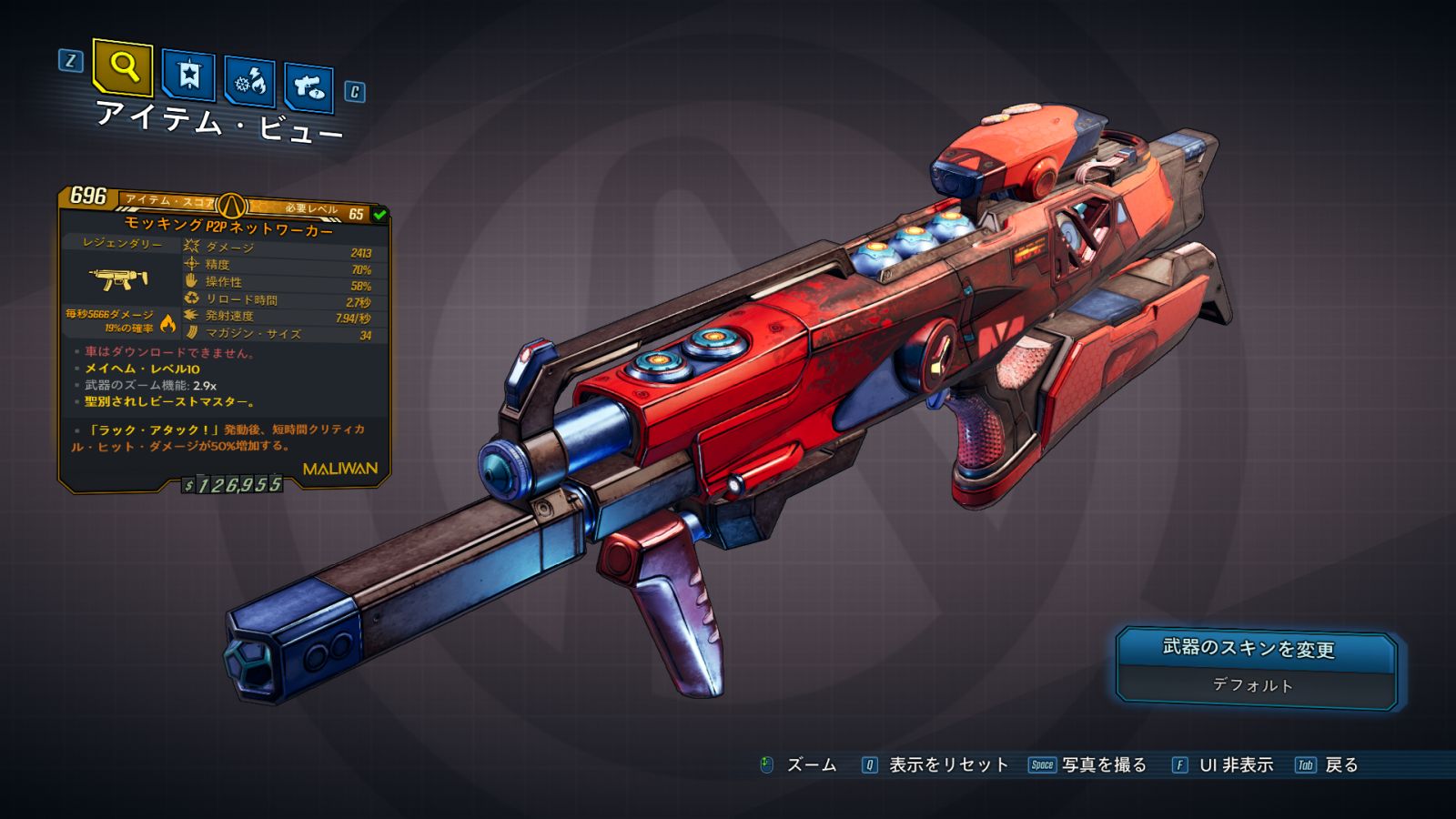Switch to the star badge favorite tab
This screenshot has width=1456, height=819.
(188, 76)
